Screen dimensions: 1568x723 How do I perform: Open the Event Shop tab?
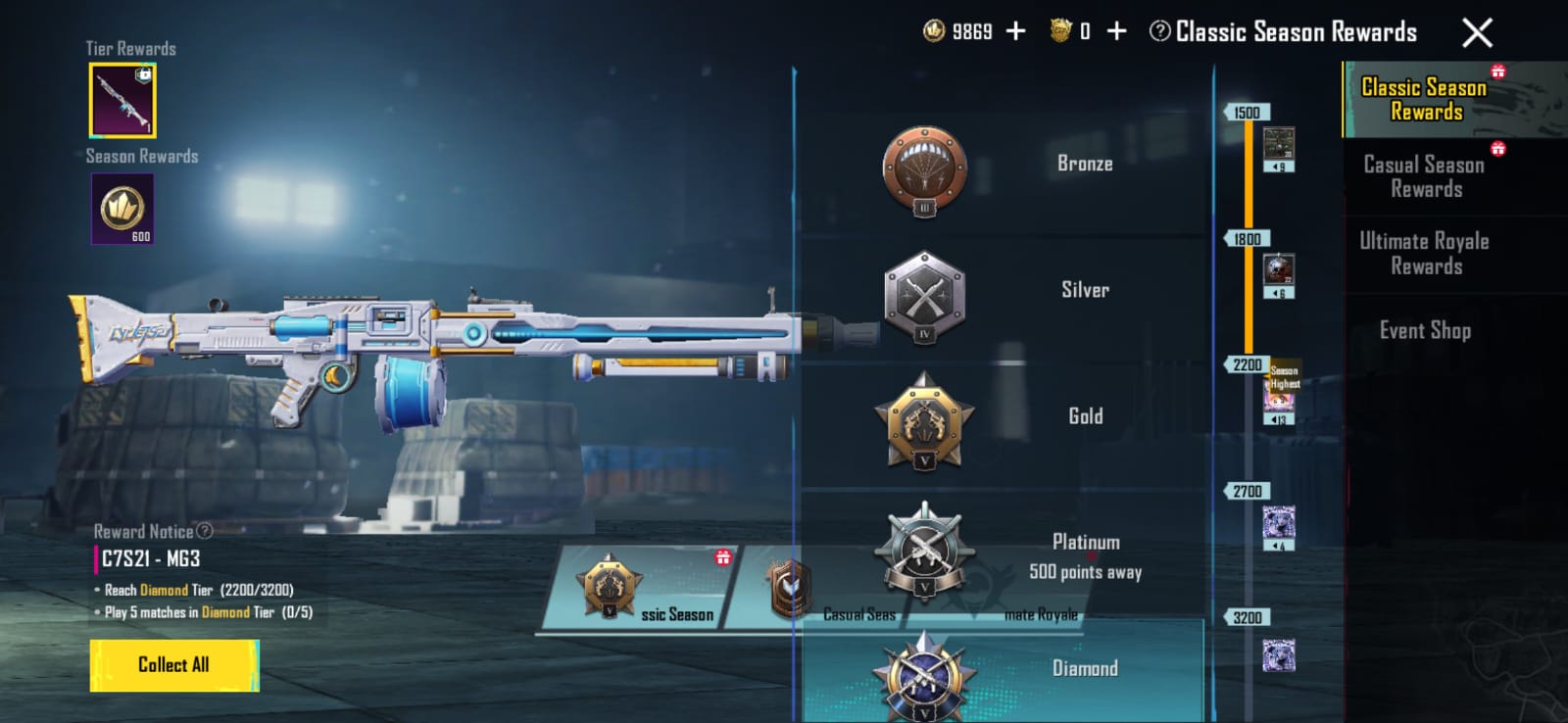(1425, 331)
